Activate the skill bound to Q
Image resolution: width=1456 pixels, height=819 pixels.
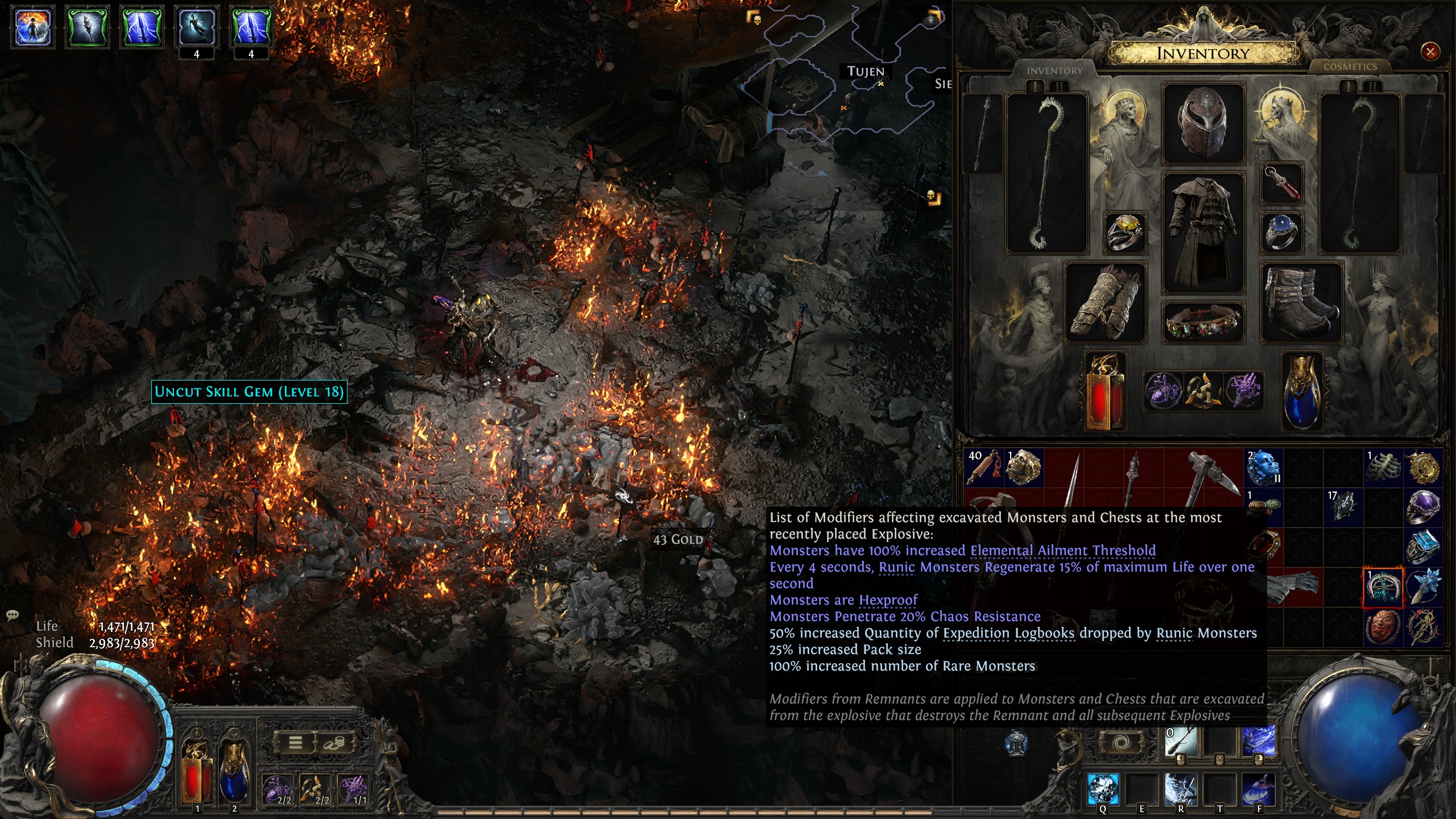coord(1103,788)
